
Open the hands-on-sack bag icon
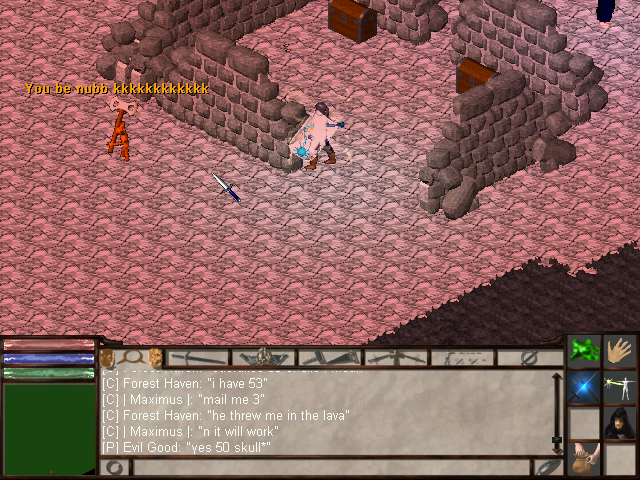point(585,458)
